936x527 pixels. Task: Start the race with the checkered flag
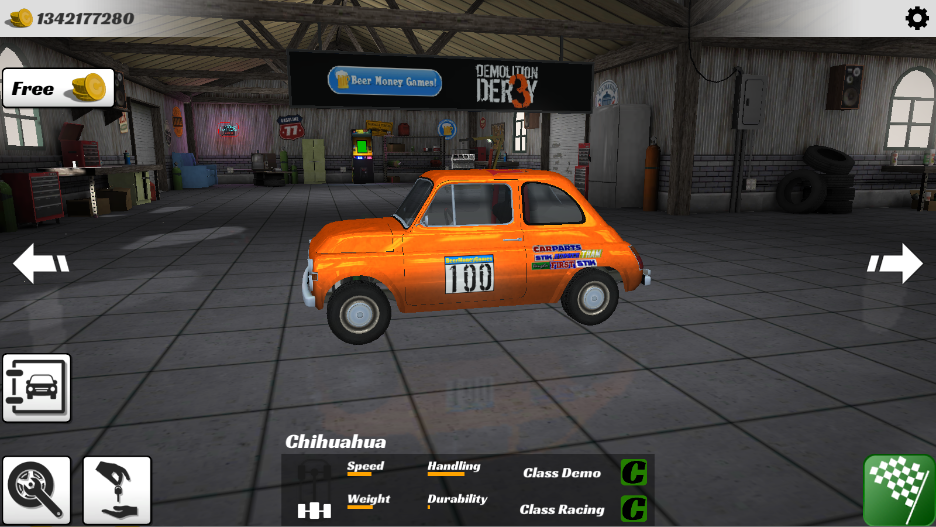coord(899,490)
